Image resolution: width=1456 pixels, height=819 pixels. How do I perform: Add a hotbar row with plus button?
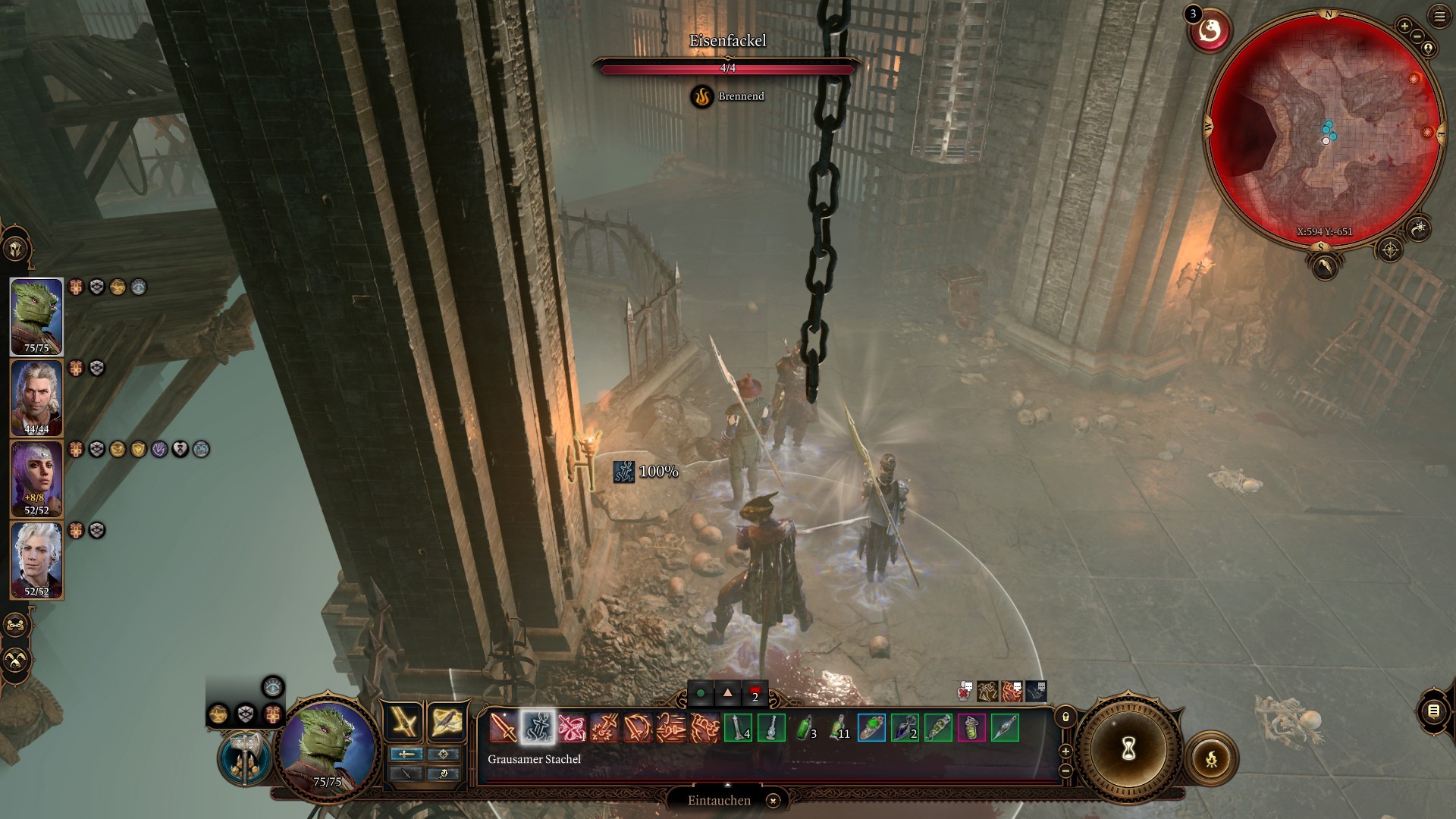coord(1065,751)
